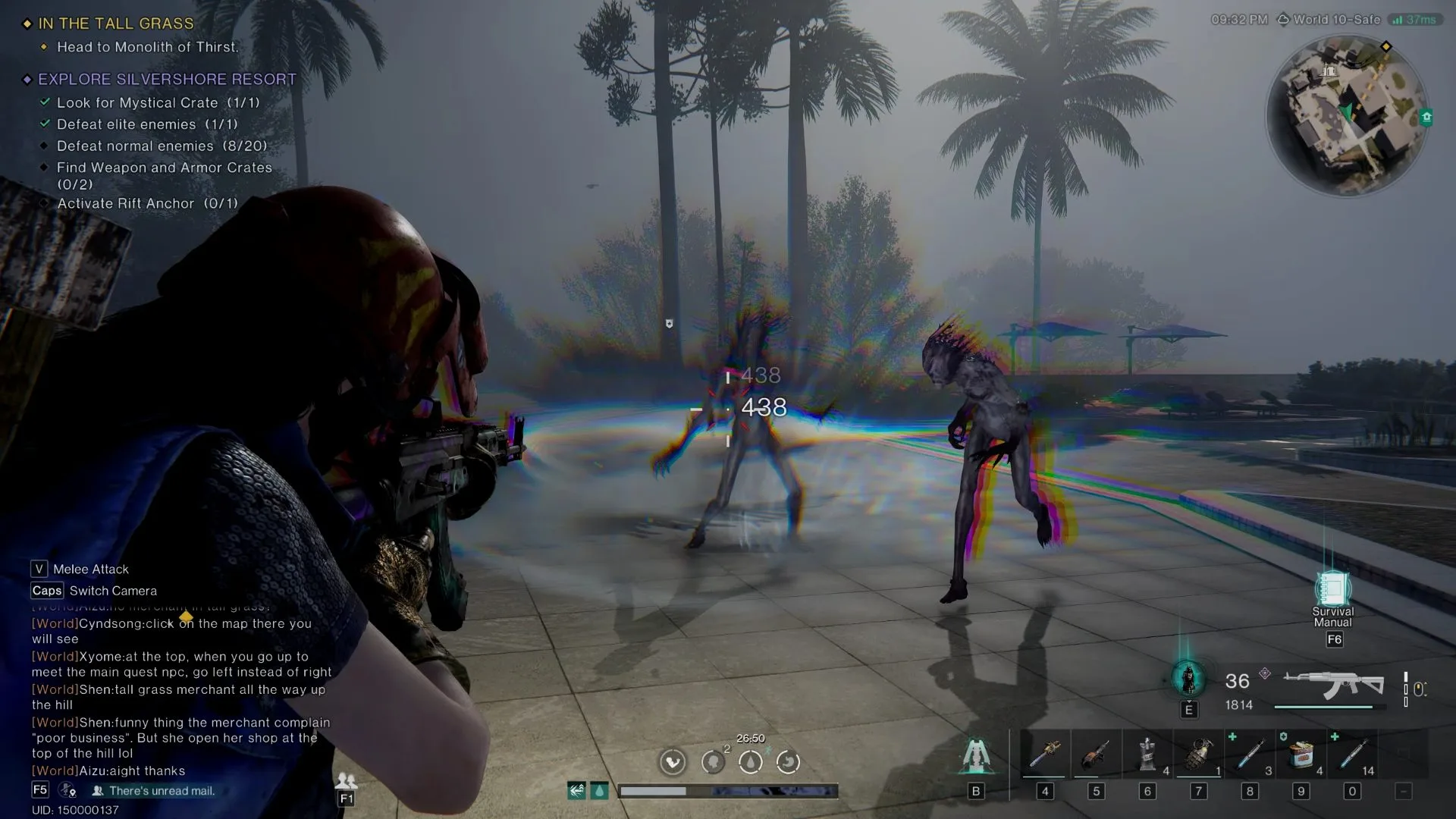Image resolution: width=1456 pixels, height=819 pixels.
Task: Open the circular minimap
Action: coord(1345,115)
